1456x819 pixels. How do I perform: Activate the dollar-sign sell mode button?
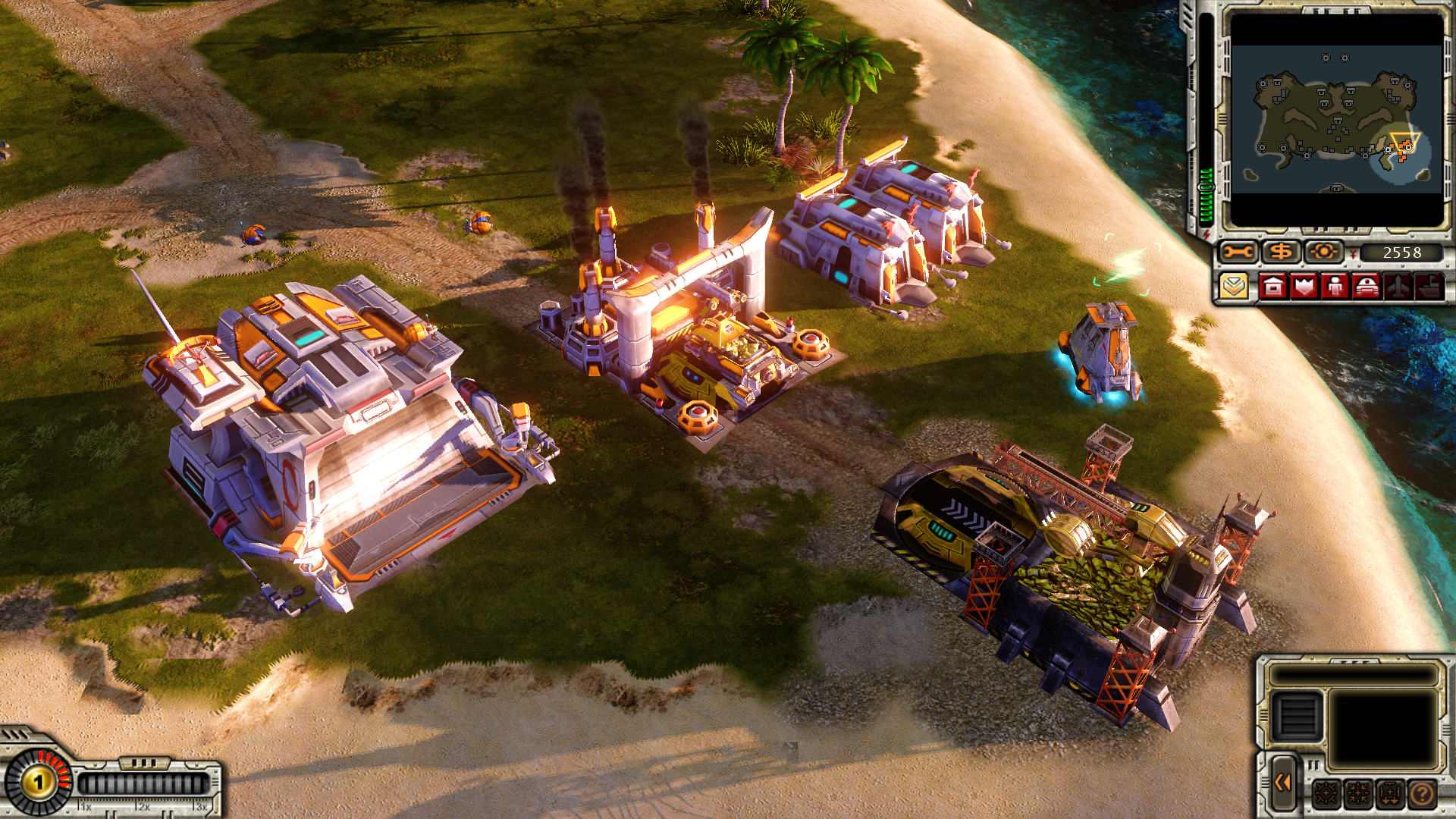1281,252
